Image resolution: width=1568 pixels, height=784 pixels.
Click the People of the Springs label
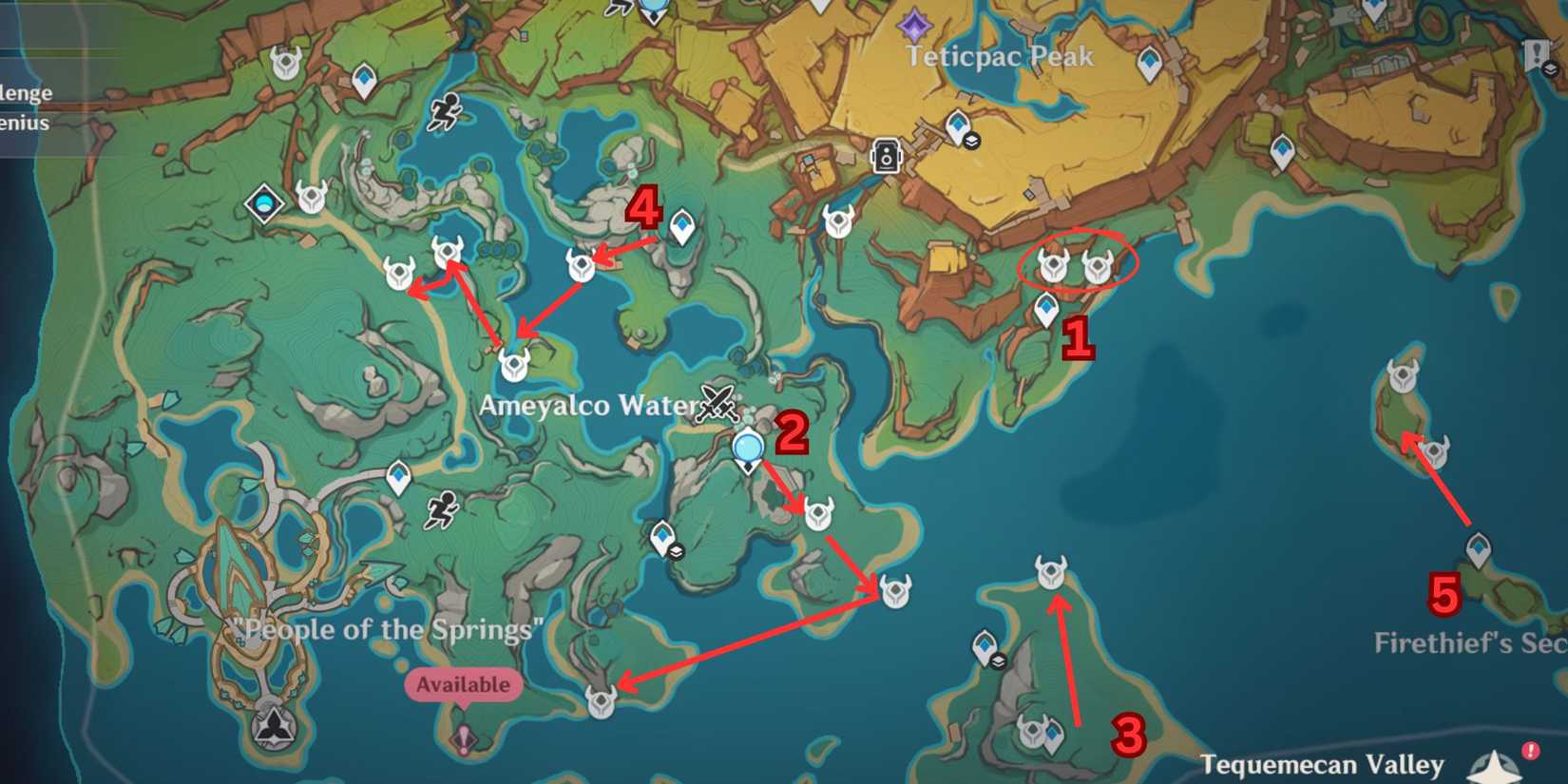[x=392, y=629]
